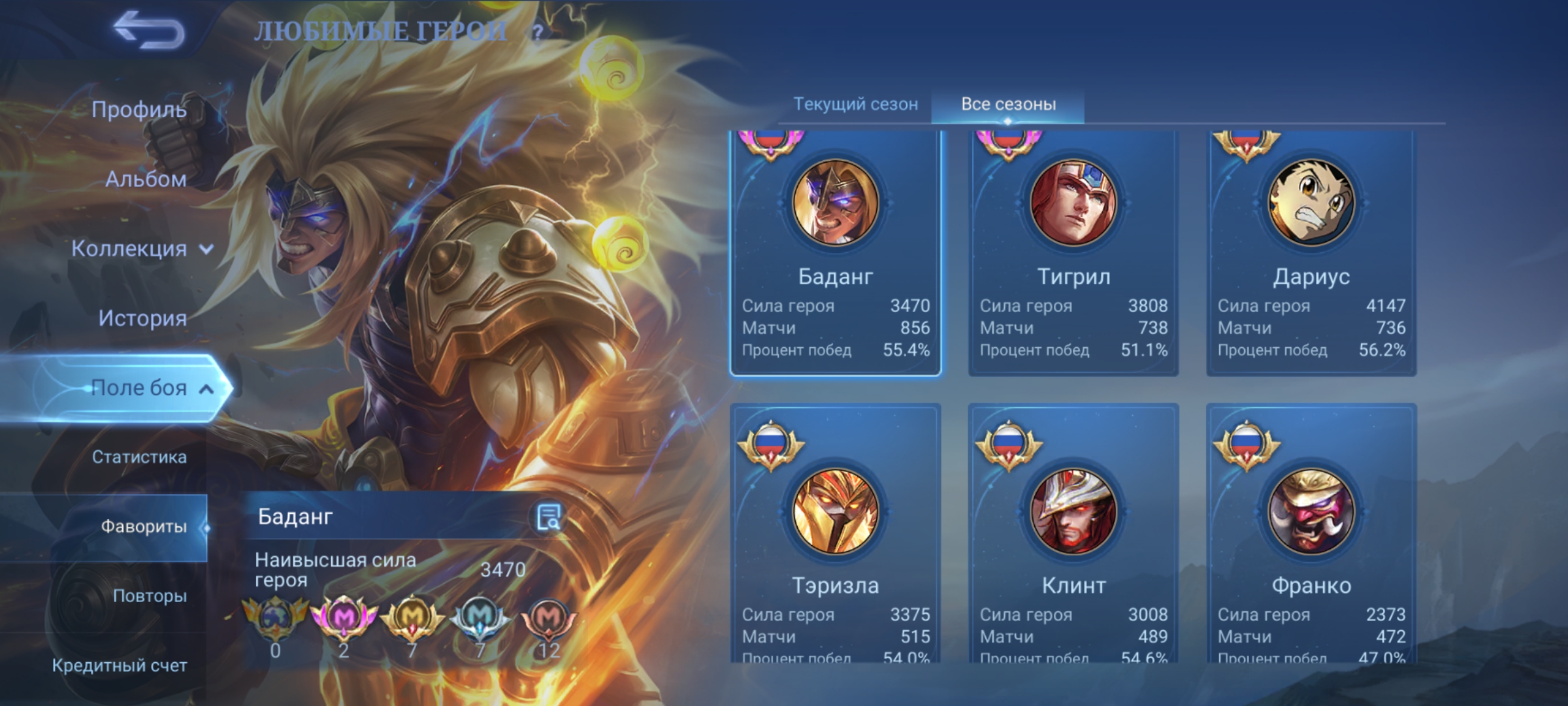Select the Все сезоны tab
Viewport: 1568px width, 706px height.
point(1008,104)
